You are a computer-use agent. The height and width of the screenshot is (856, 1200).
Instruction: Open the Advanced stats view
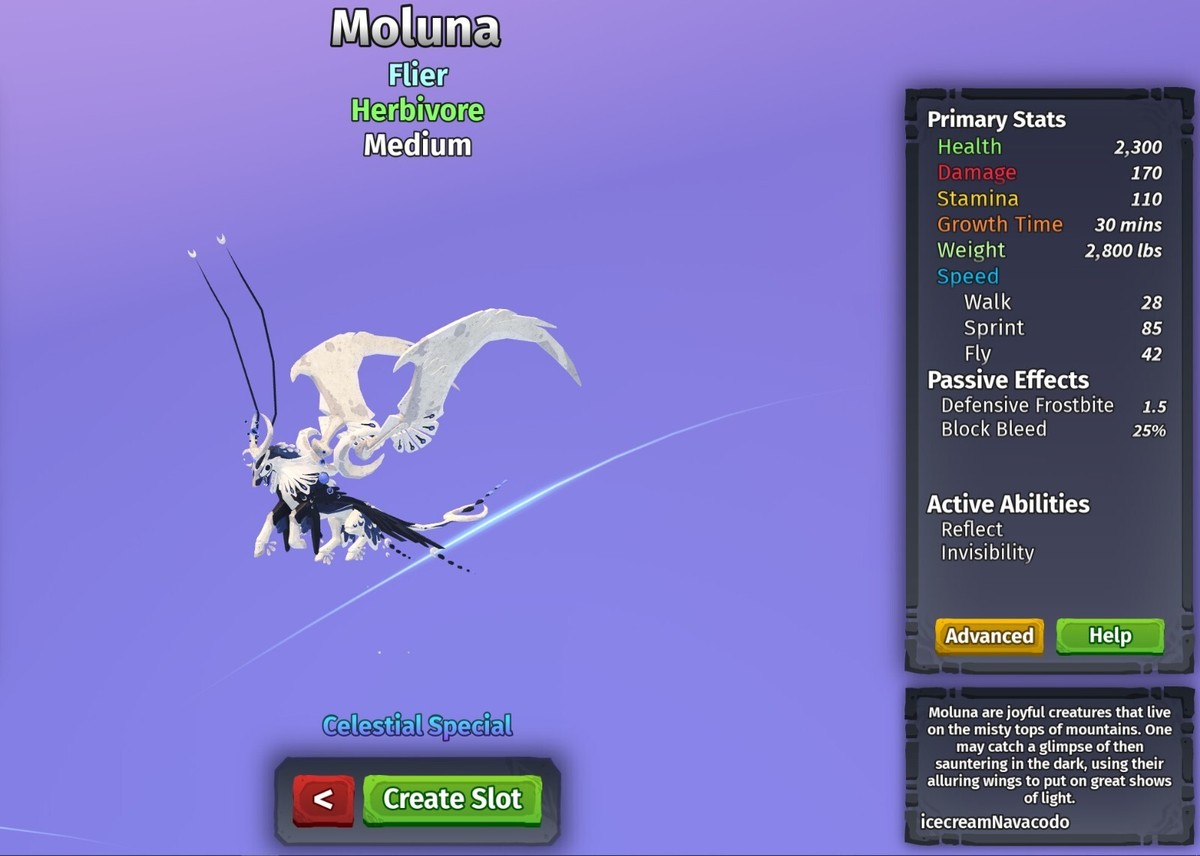click(989, 636)
